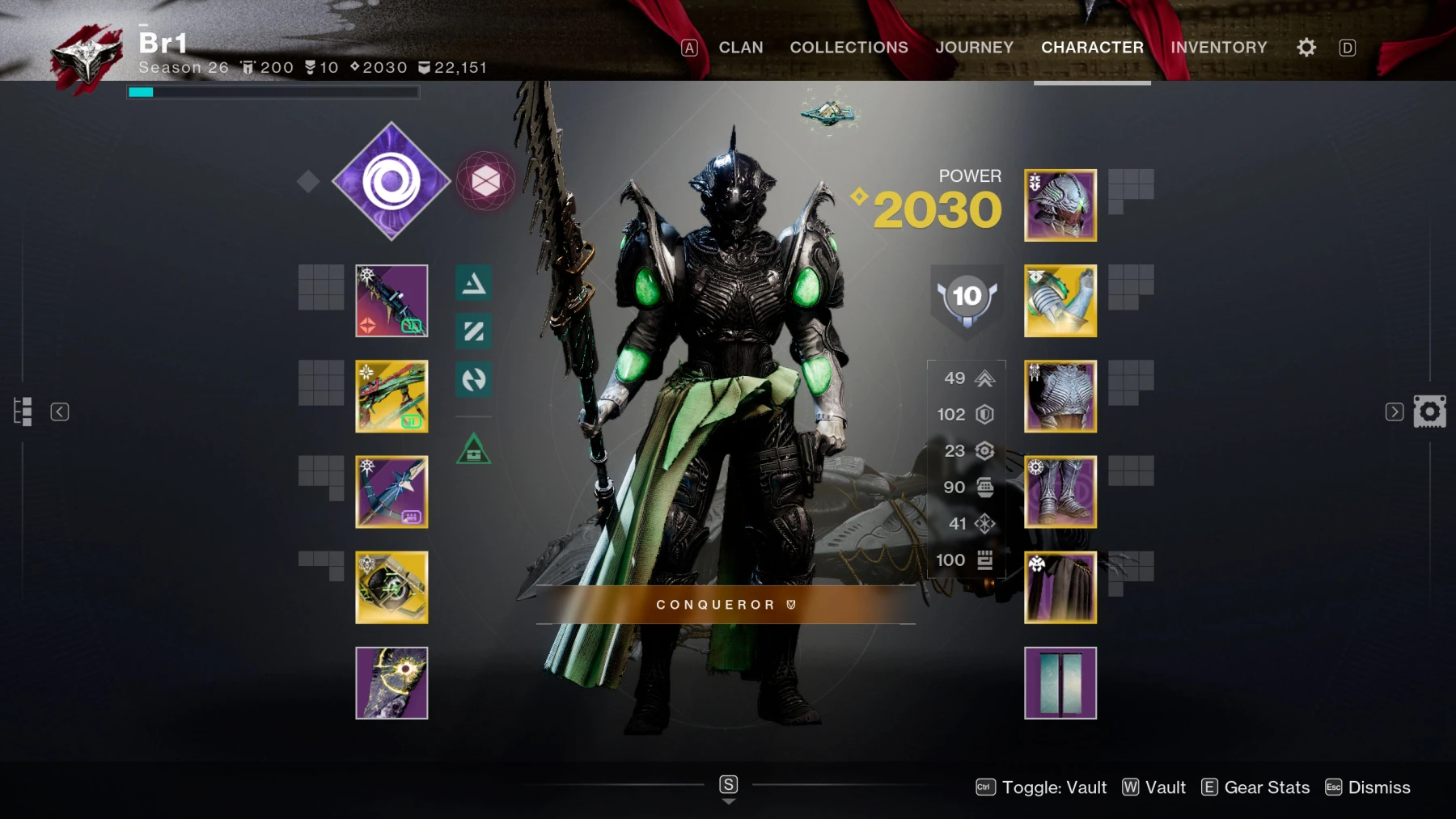Open the equipped cloak slot
The height and width of the screenshot is (819, 1456).
click(1060, 586)
